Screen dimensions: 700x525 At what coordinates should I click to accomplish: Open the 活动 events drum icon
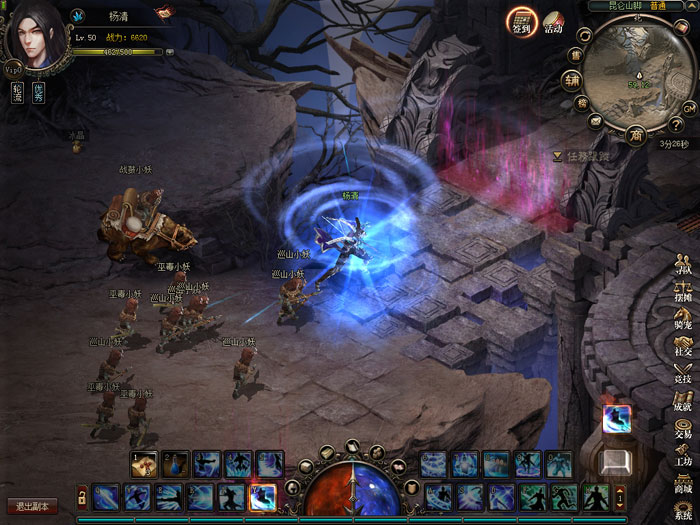click(553, 23)
